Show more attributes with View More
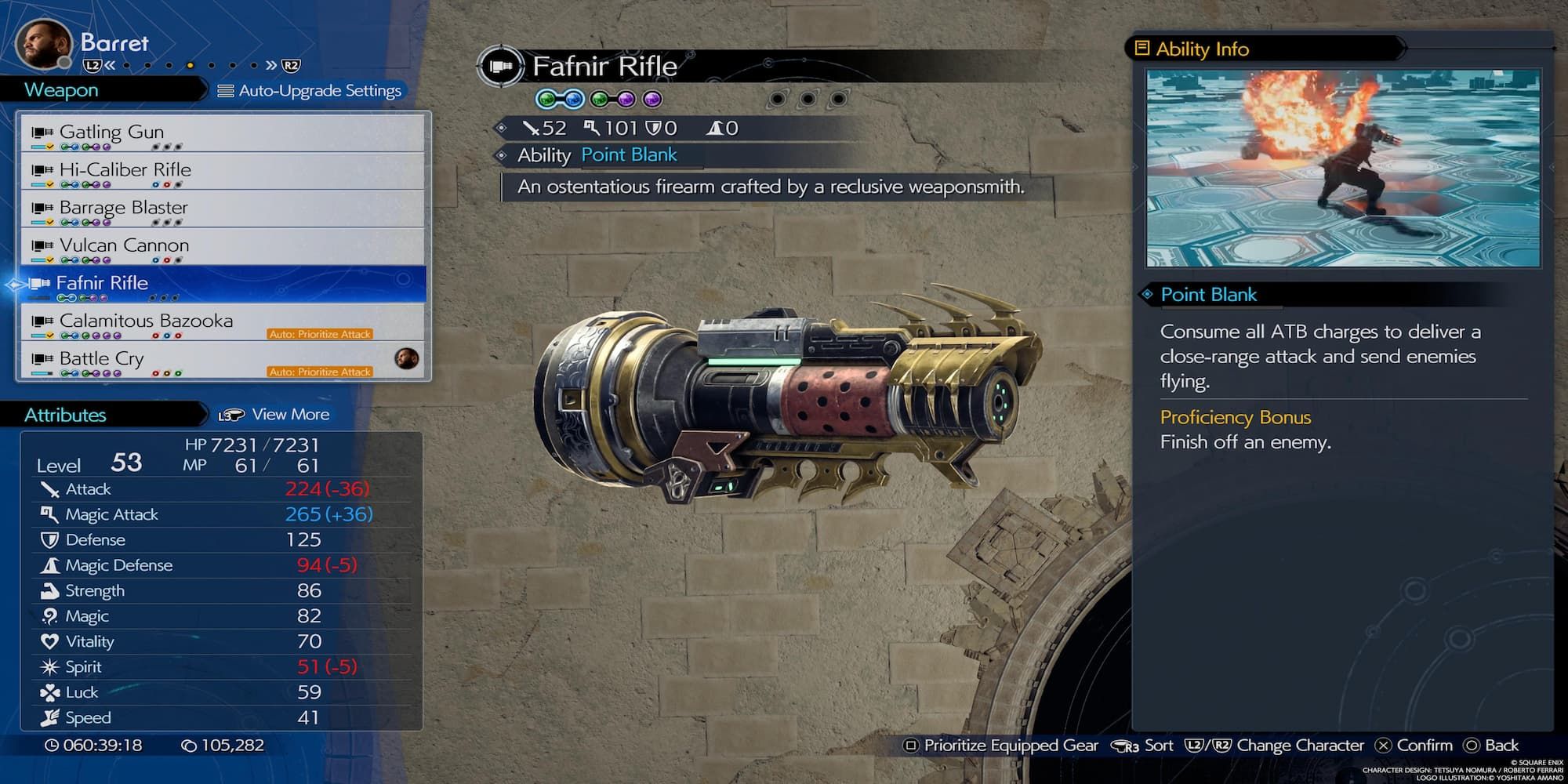This screenshot has width=1568, height=784. 274,415
